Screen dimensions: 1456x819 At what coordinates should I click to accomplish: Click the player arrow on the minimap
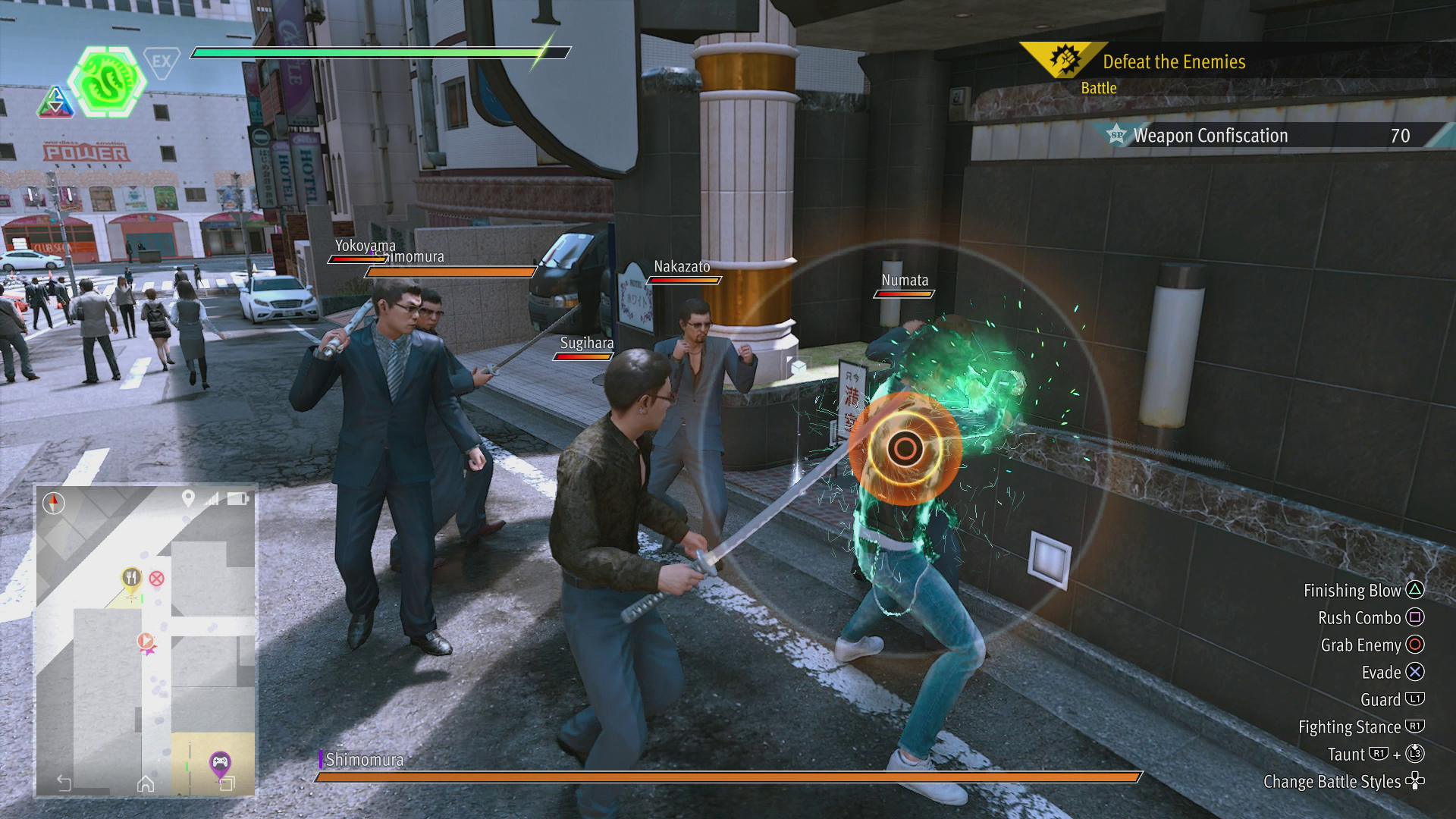coord(143,642)
